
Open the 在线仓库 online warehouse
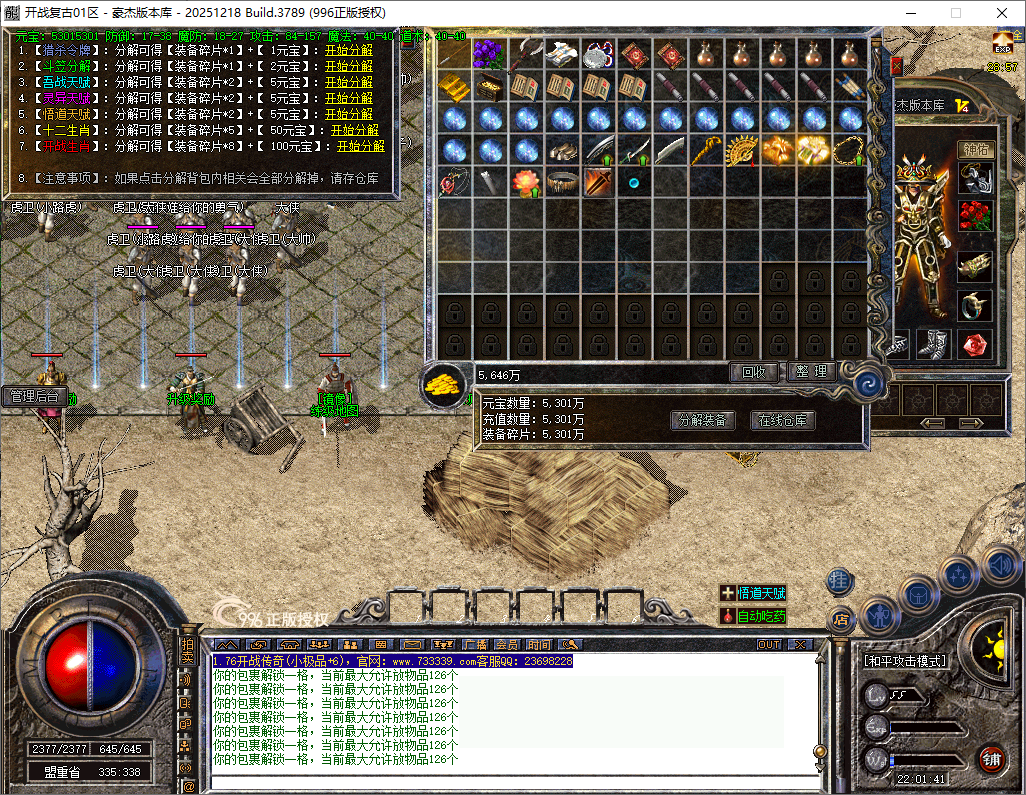pyautogui.click(x=783, y=421)
